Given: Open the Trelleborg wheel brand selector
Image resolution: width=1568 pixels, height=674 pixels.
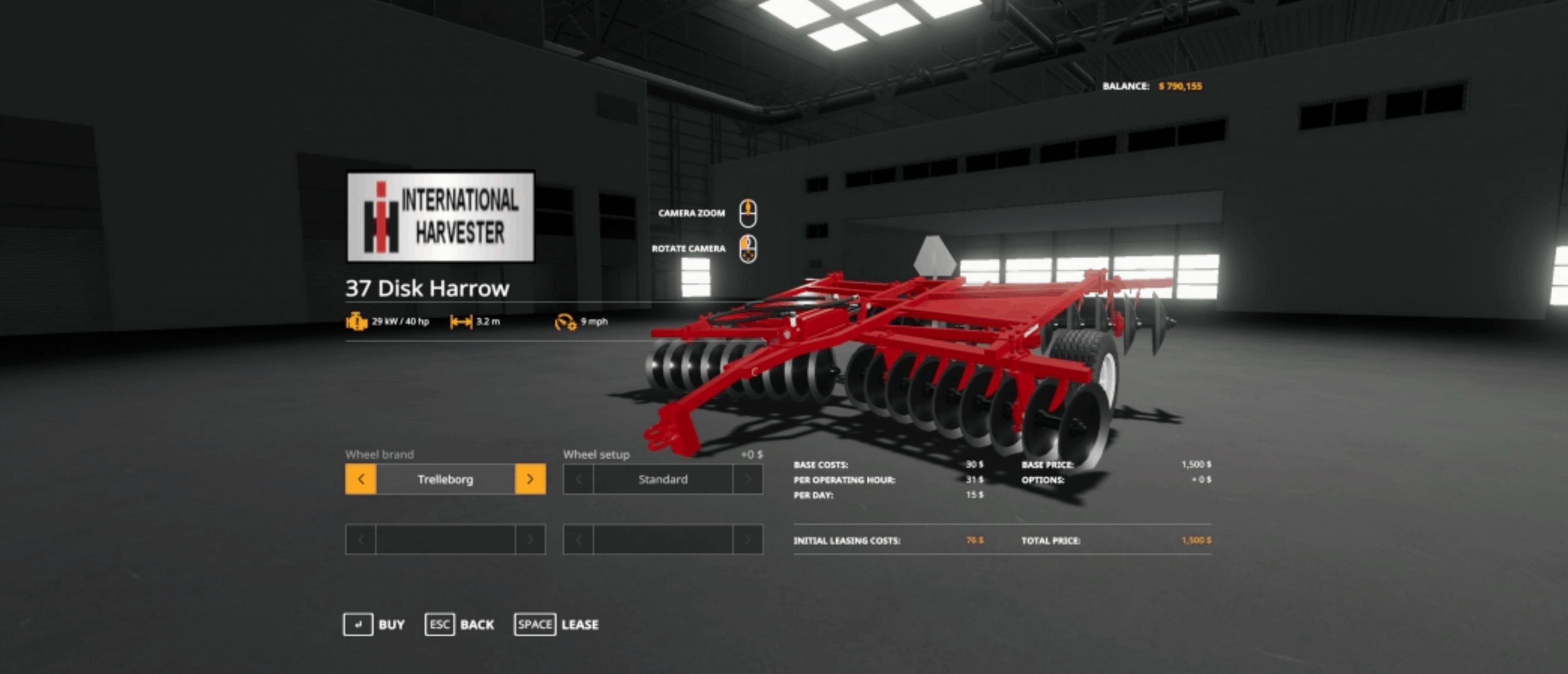Looking at the screenshot, I should click(446, 479).
